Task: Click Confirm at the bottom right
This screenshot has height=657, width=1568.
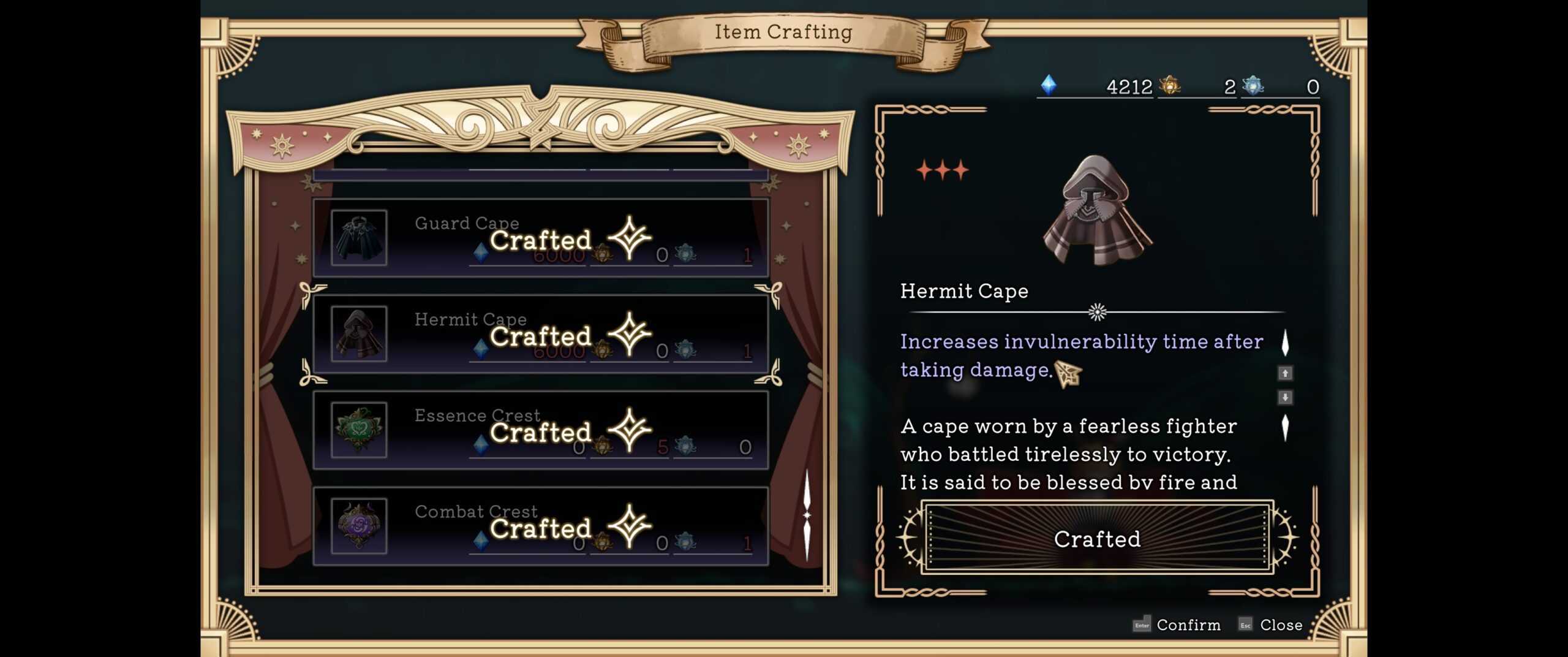Action: (x=1177, y=625)
